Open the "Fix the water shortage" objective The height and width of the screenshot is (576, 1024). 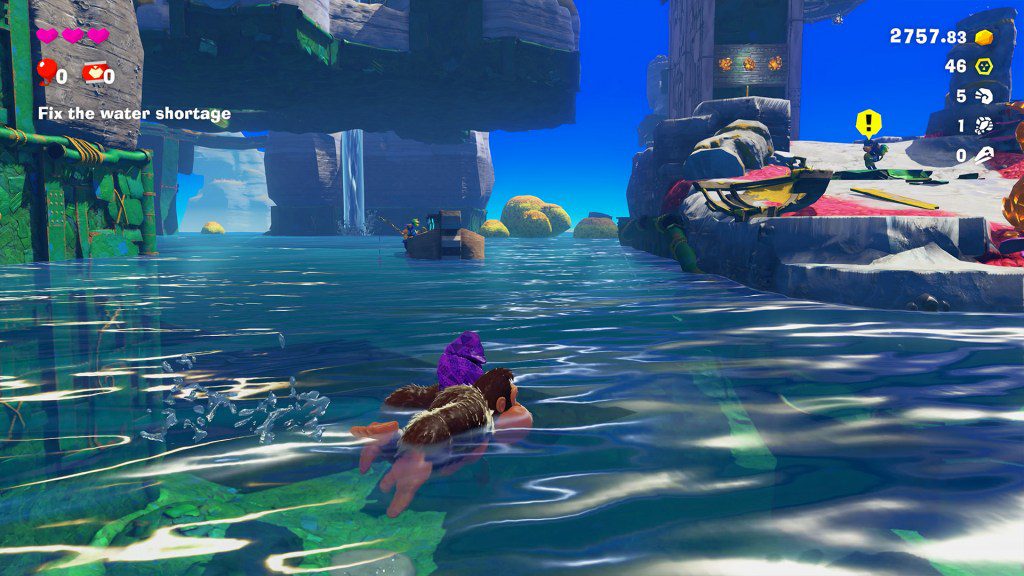134,114
